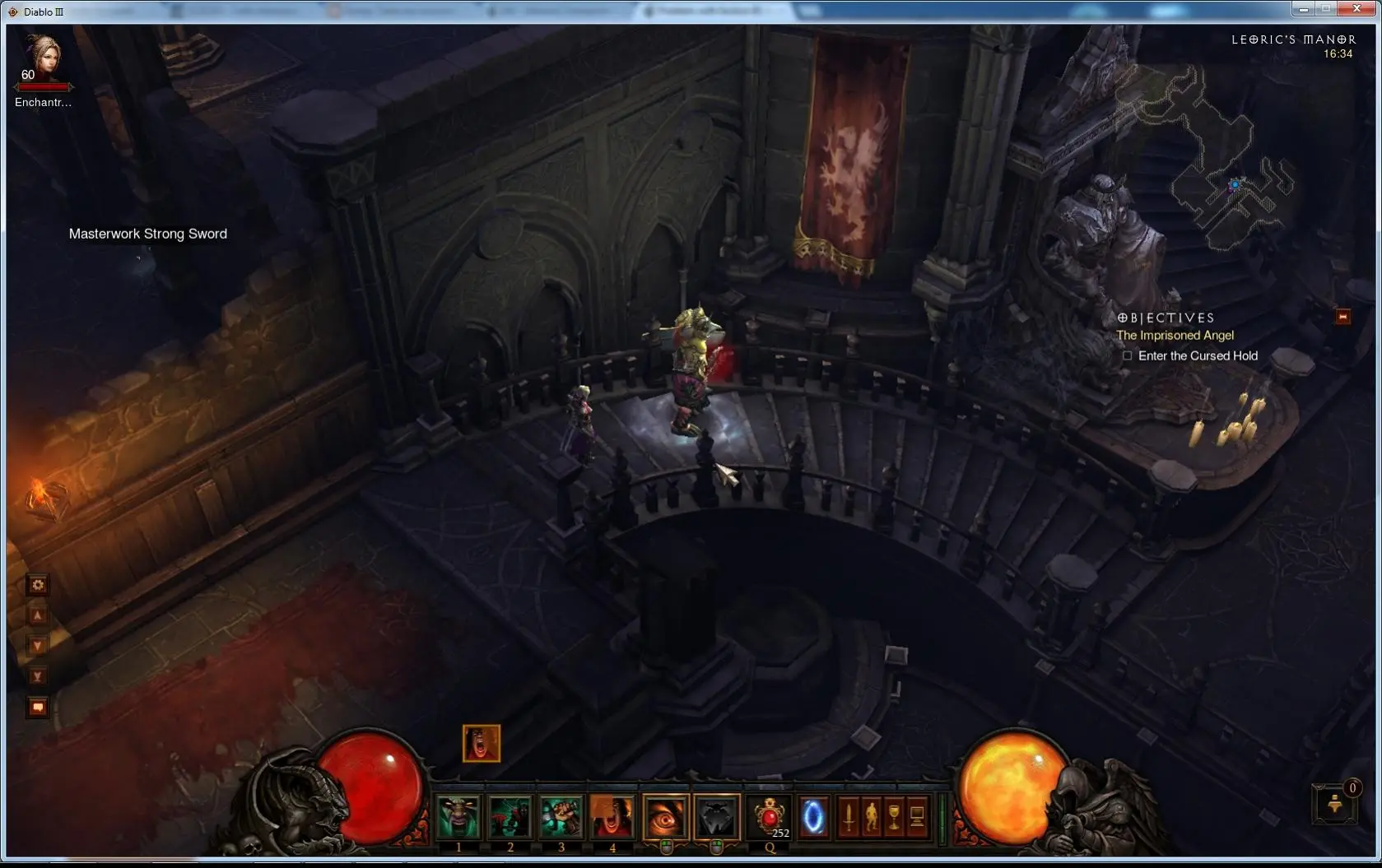1382x868 pixels.
Task: Drink the red health potion
Action: 770,819
